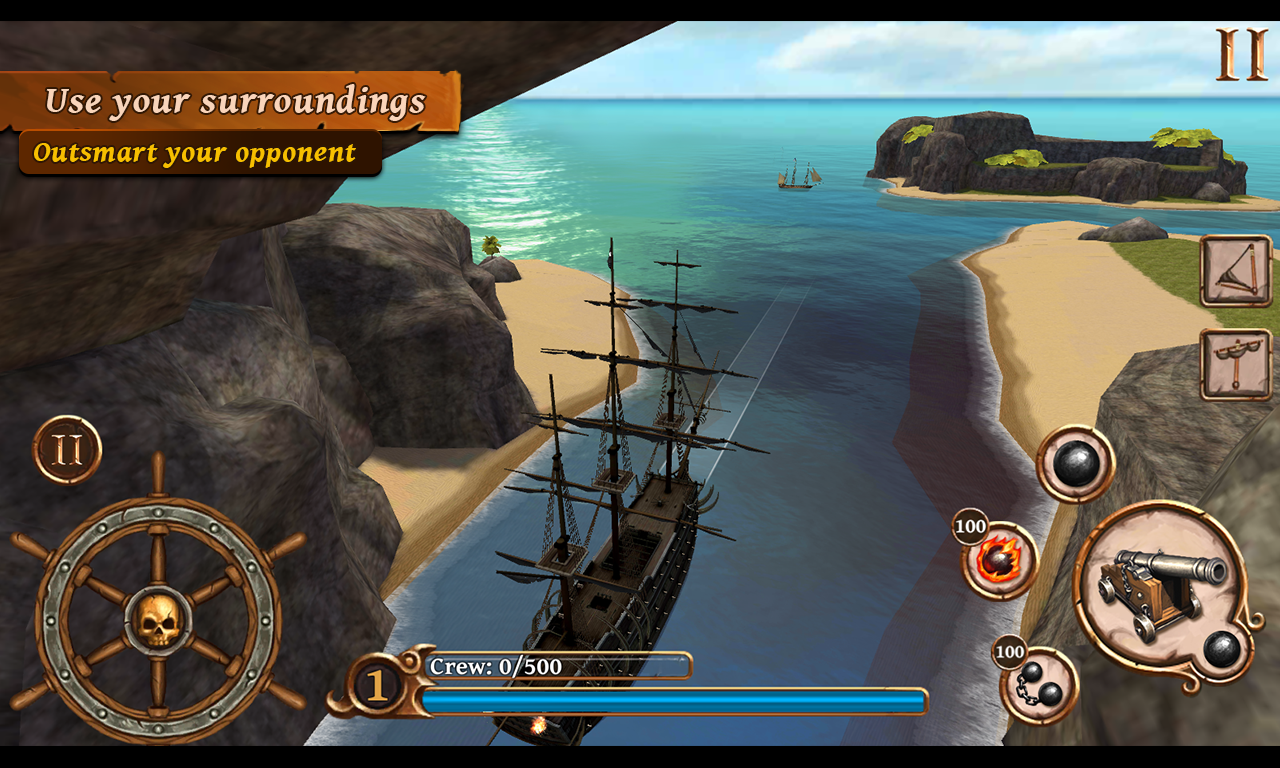This screenshot has height=768, width=1280.
Task: Click the skull ship steering wheel
Action: click(158, 620)
